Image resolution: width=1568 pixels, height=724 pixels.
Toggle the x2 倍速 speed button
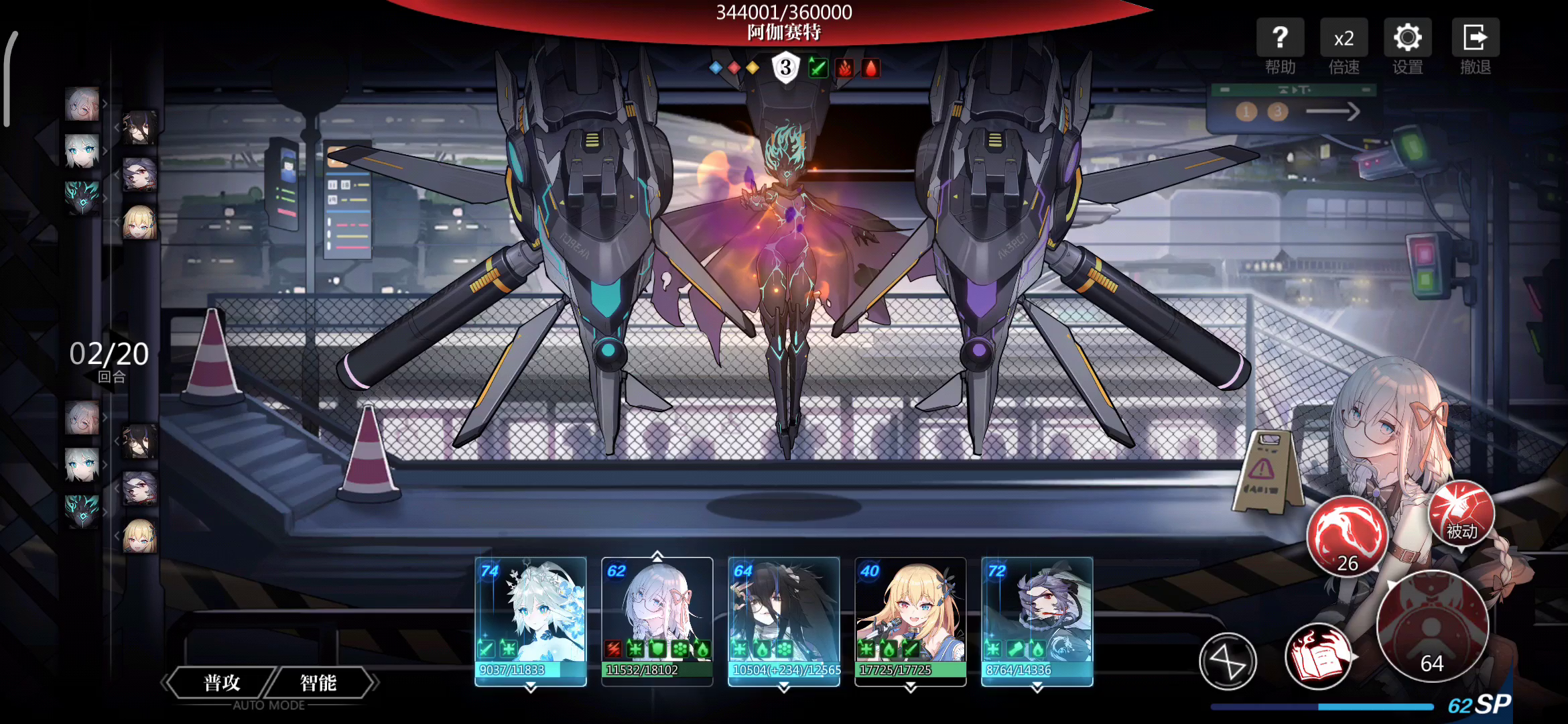(x=1344, y=46)
